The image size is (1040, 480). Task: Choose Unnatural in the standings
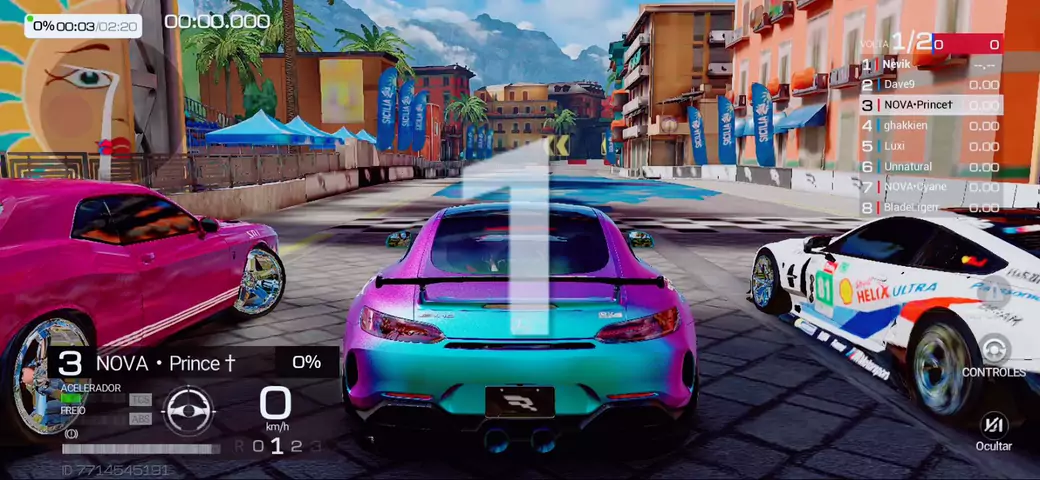[930, 167]
